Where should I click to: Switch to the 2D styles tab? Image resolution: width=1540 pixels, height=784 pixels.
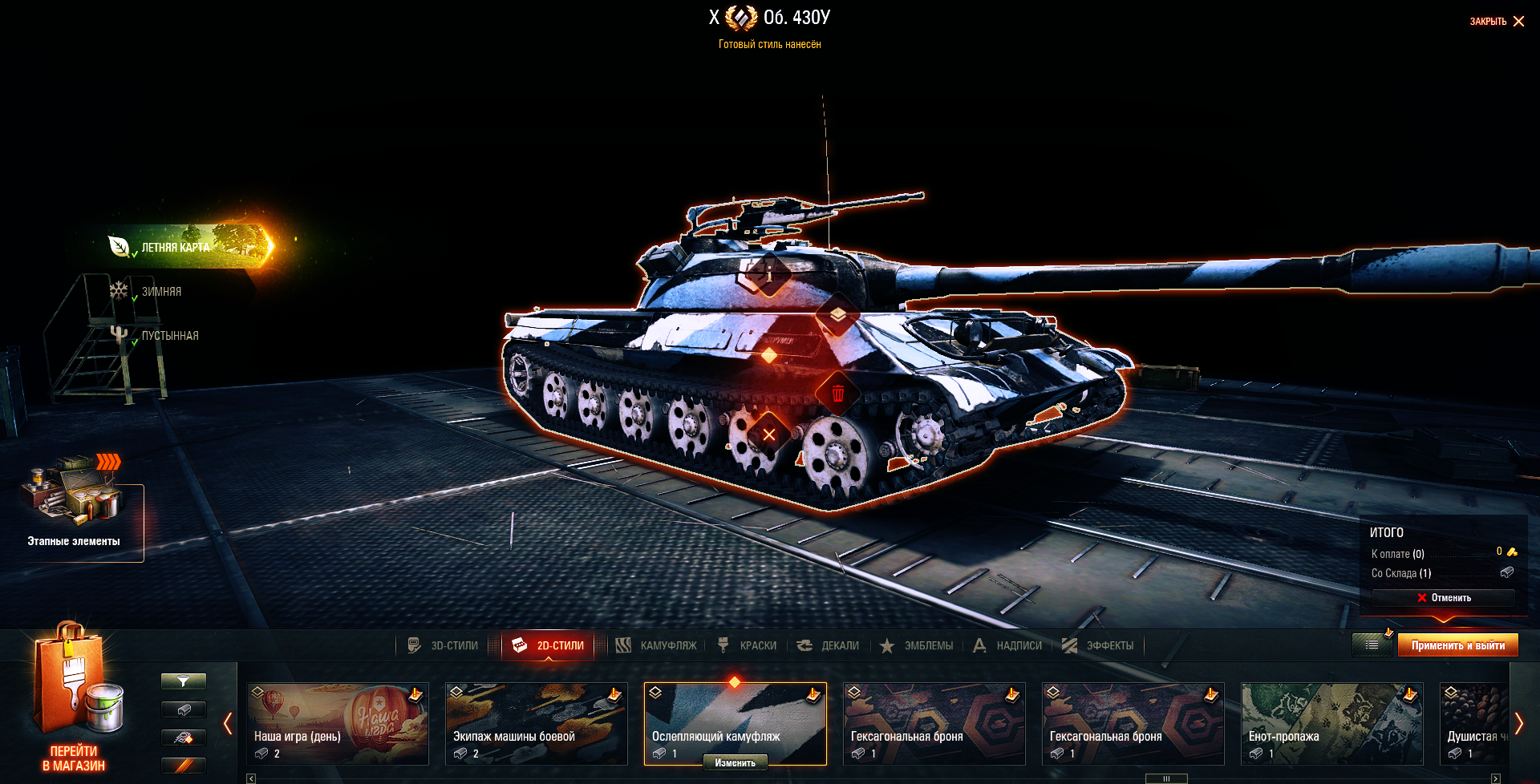tap(549, 645)
